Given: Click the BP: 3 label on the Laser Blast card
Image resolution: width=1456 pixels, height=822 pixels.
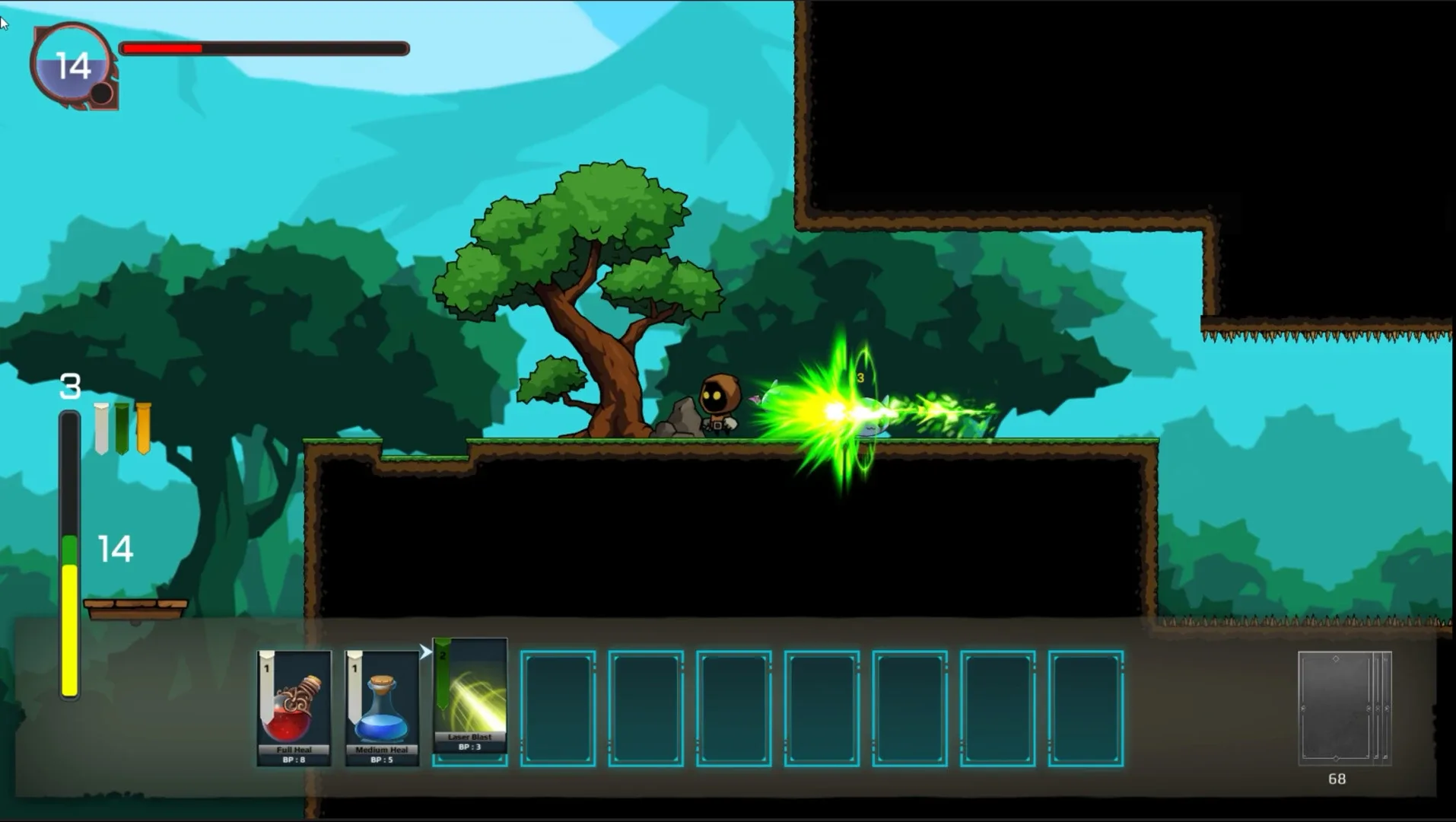Looking at the screenshot, I should pyautogui.click(x=469, y=747).
